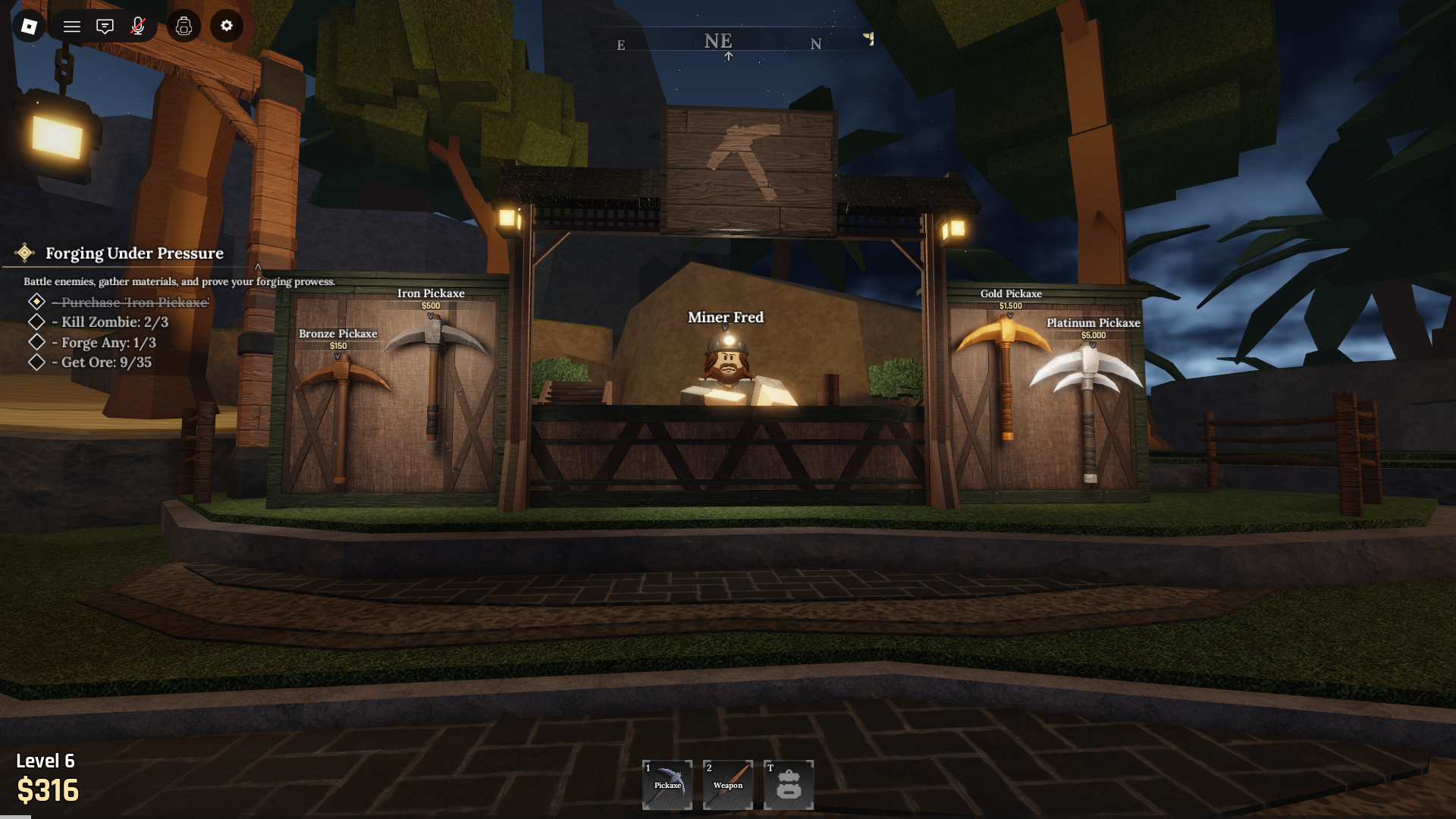
Task: Click the Roblox logo icon
Action: (27, 26)
